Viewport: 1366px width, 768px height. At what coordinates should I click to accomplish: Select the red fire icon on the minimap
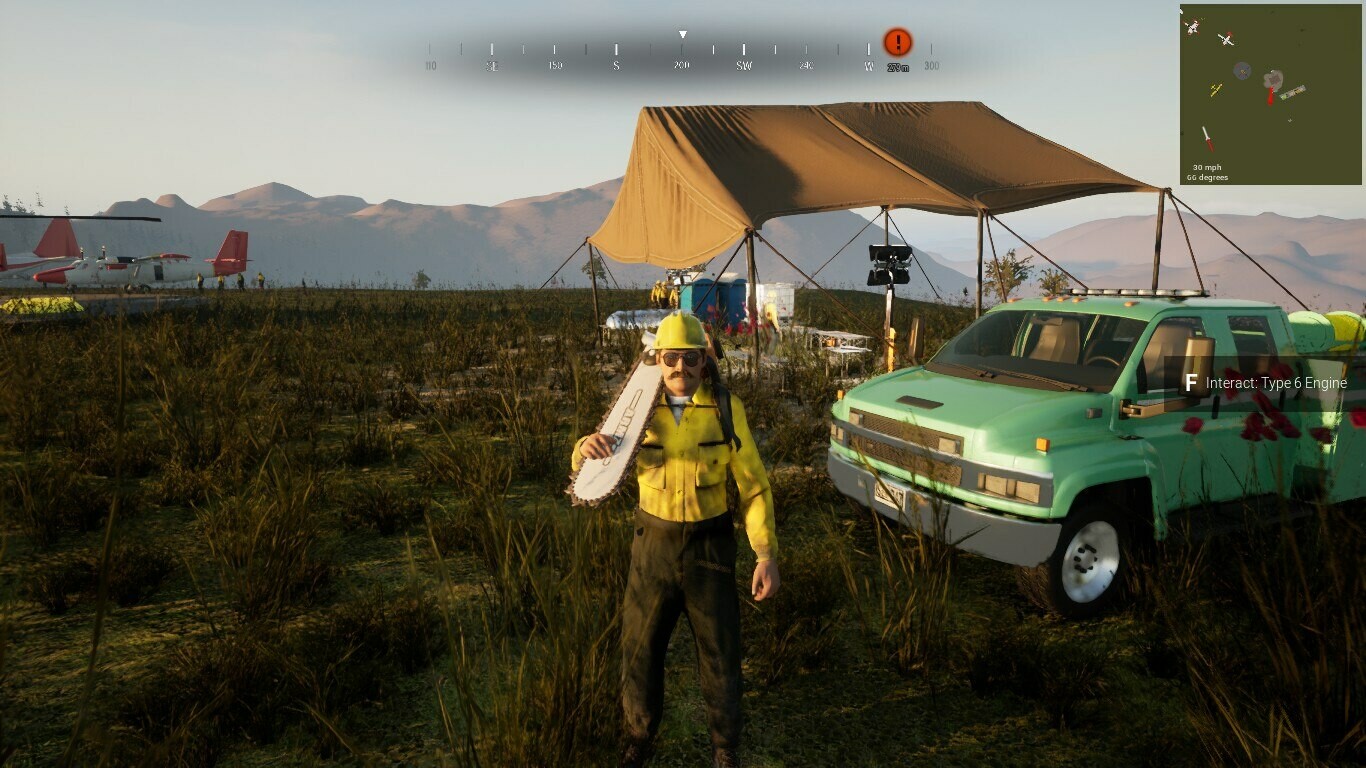[x=1271, y=95]
